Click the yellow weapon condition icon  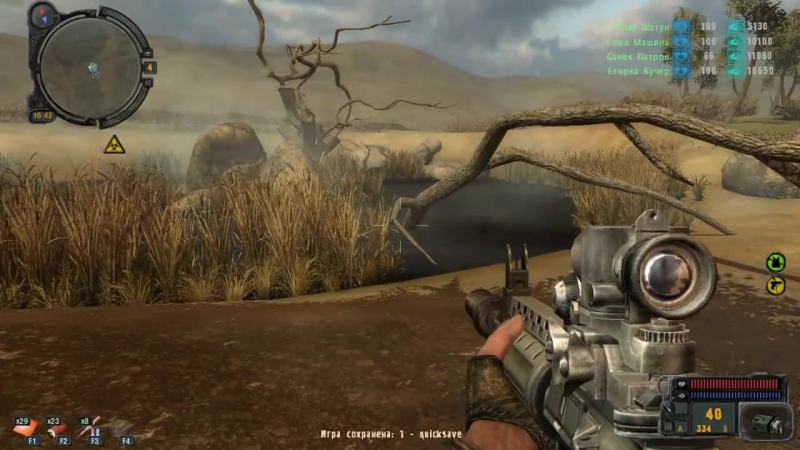point(775,285)
